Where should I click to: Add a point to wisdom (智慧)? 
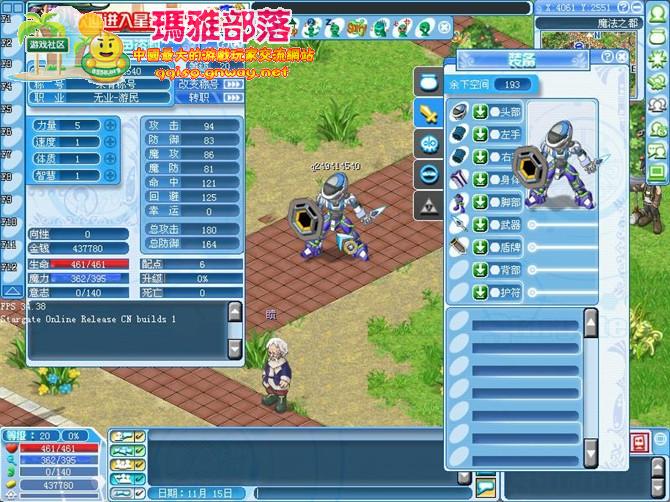109,175
